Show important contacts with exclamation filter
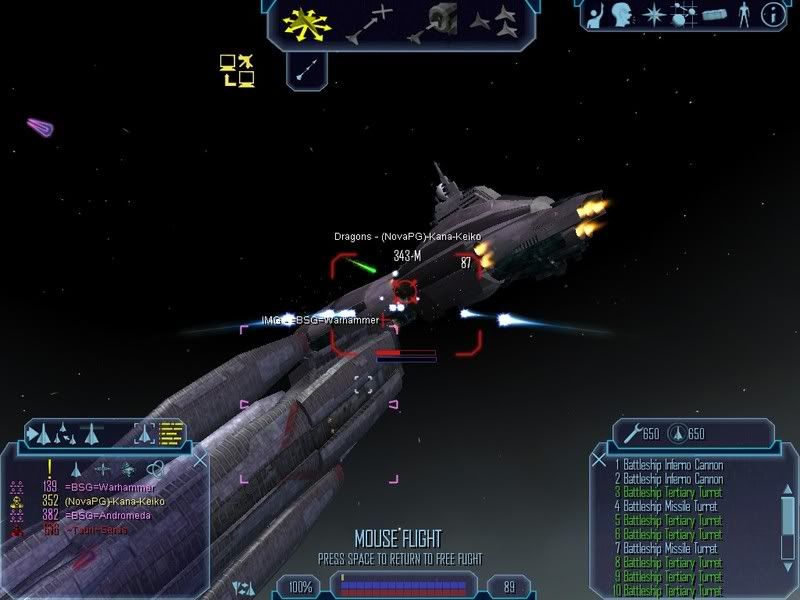 [x=47, y=467]
